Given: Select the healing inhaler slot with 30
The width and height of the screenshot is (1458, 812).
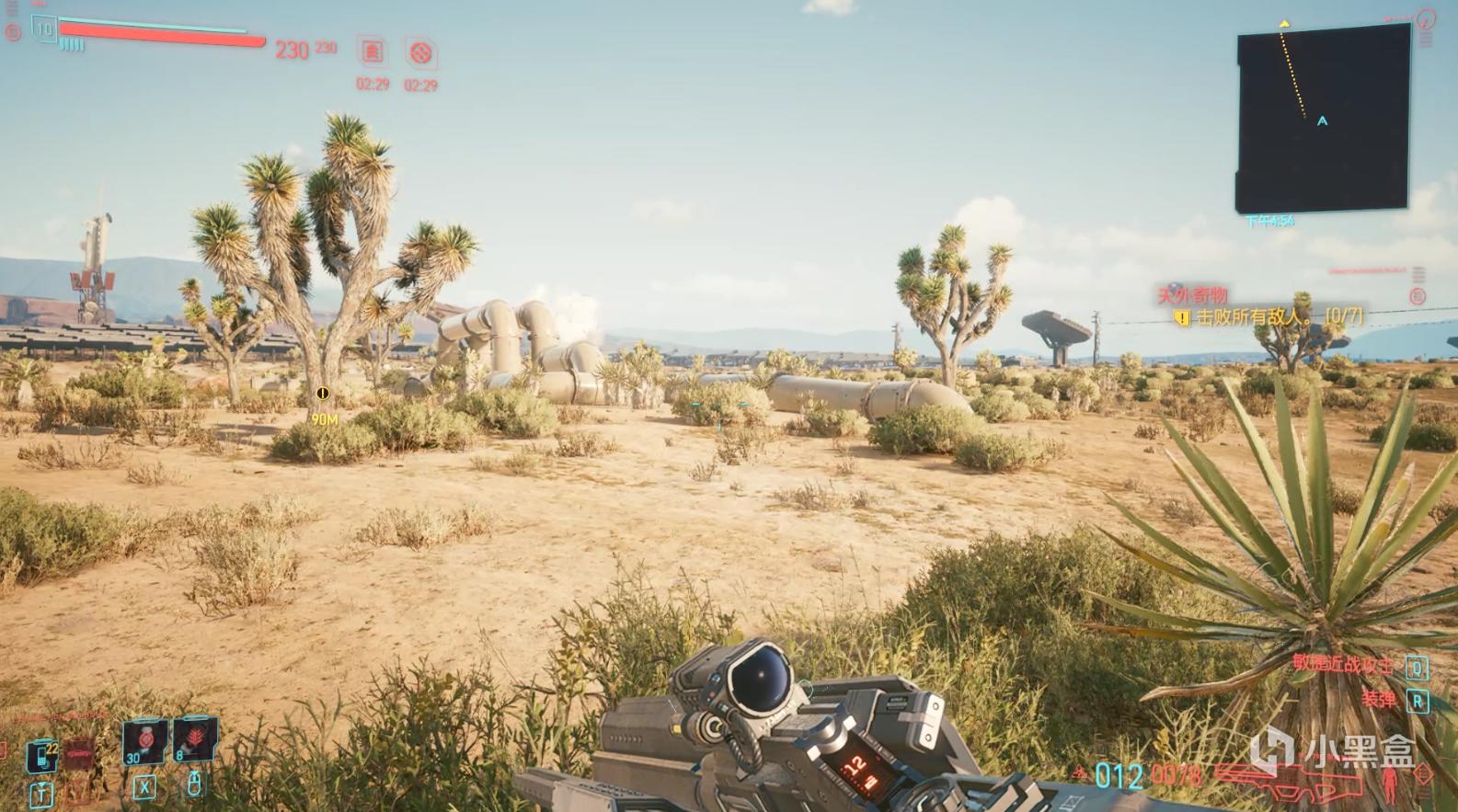Looking at the screenshot, I should (145, 741).
